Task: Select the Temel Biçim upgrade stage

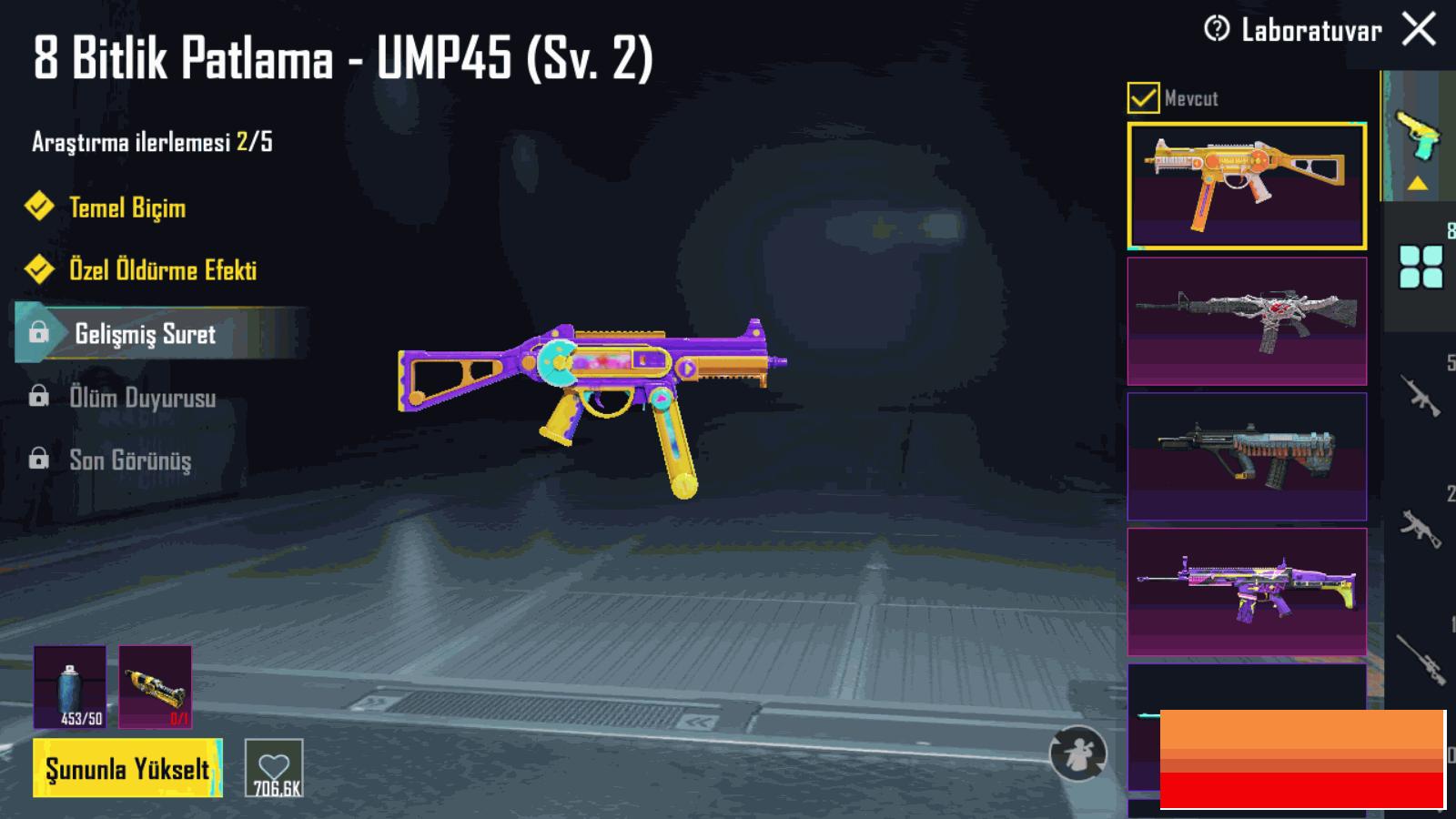Action: (127, 207)
